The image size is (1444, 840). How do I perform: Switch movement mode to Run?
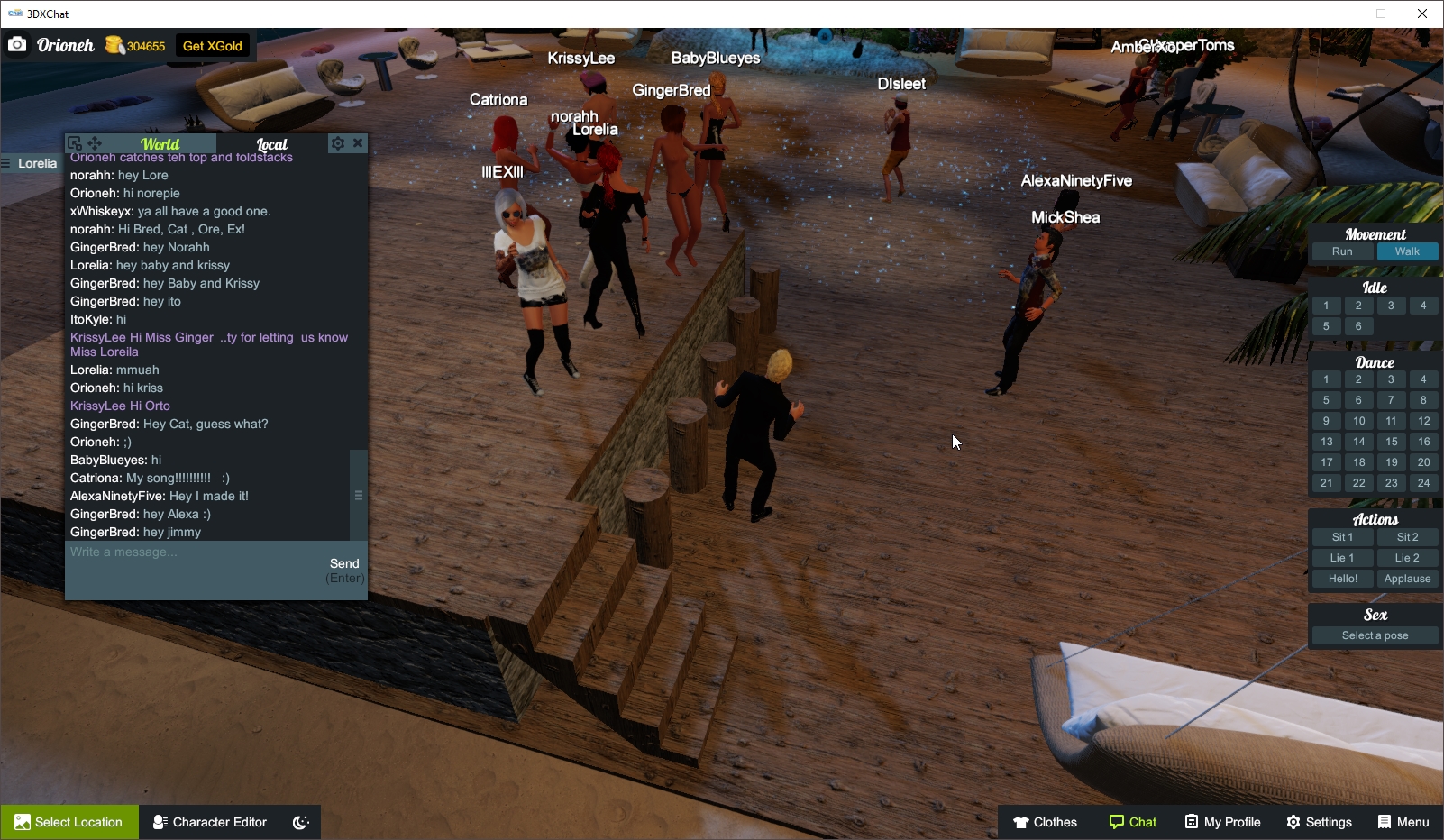point(1342,251)
